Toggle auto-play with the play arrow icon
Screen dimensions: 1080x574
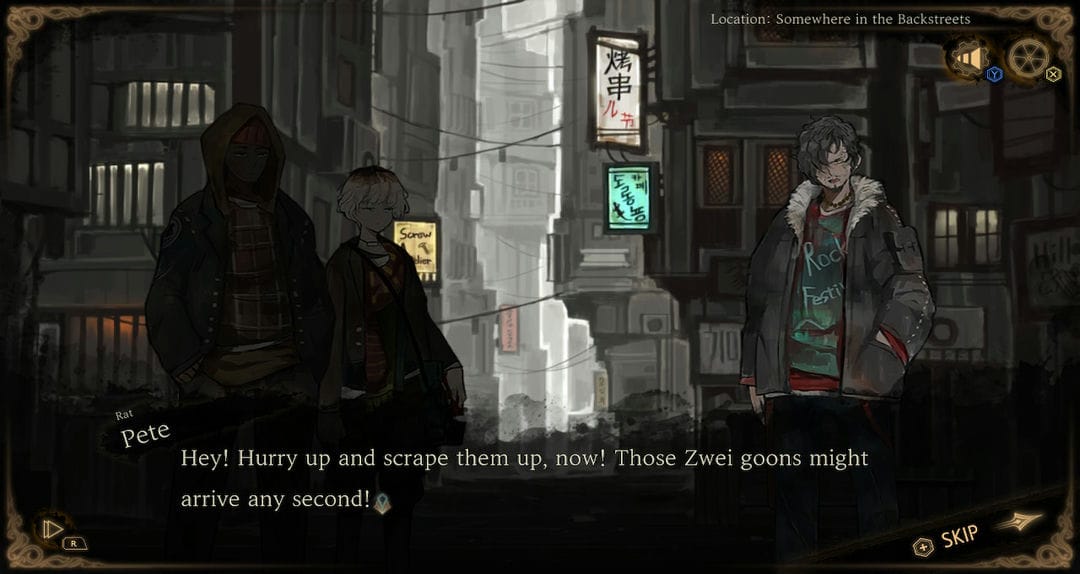tap(50, 528)
